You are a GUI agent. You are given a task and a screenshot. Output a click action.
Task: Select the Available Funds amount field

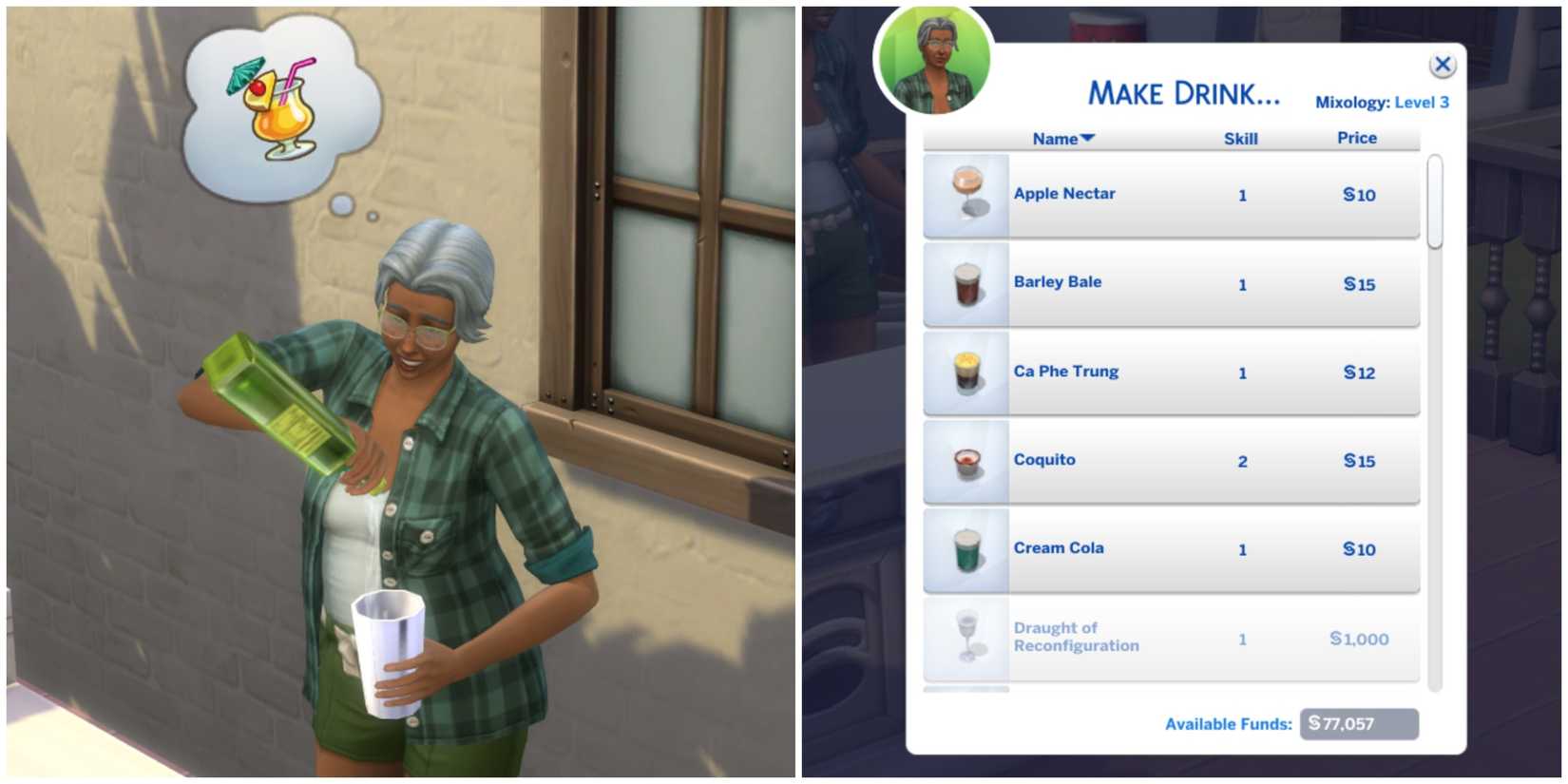[1358, 723]
